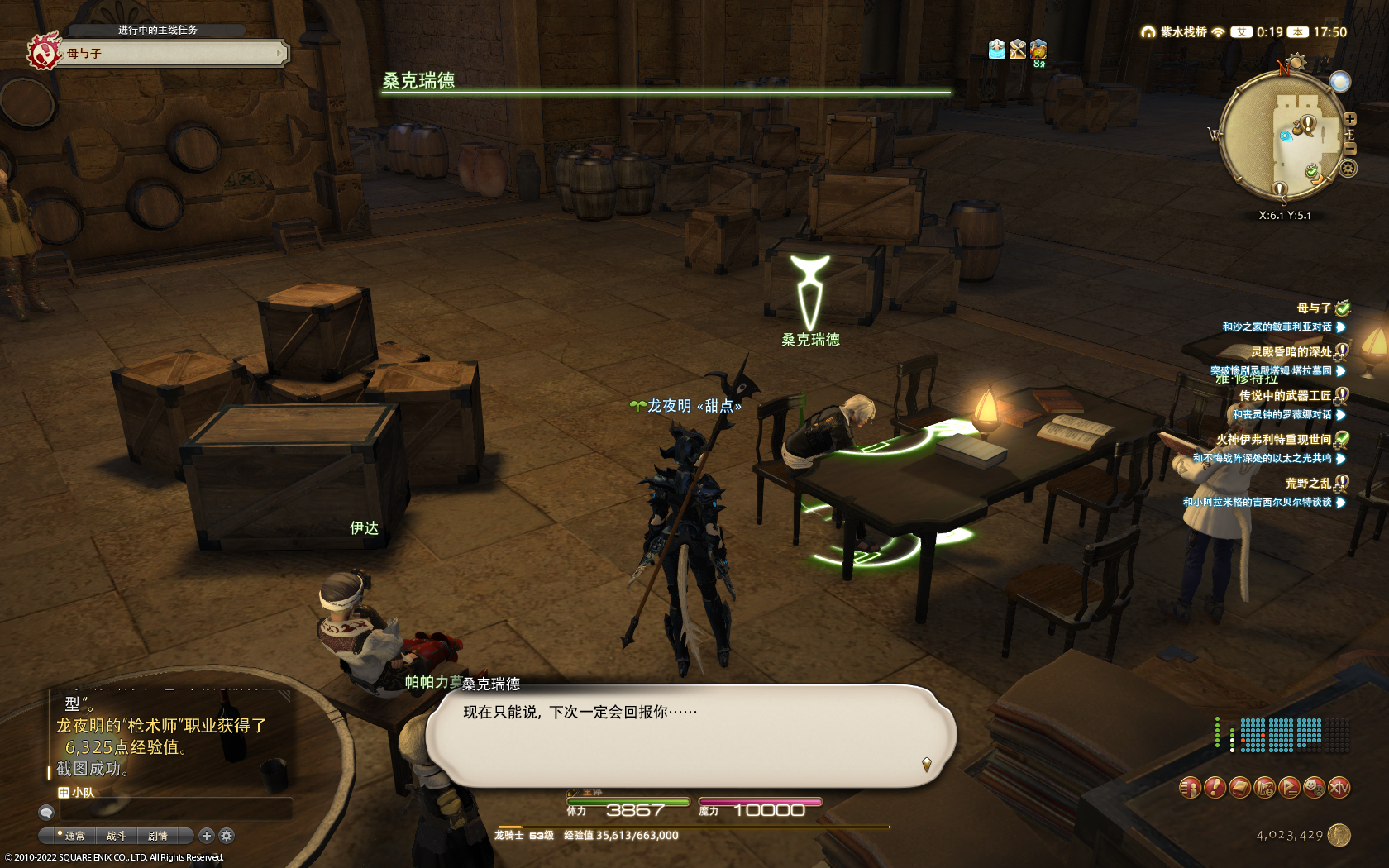
Task: Select 荒野之乱 quest in tracker
Action: [1308, 484]
